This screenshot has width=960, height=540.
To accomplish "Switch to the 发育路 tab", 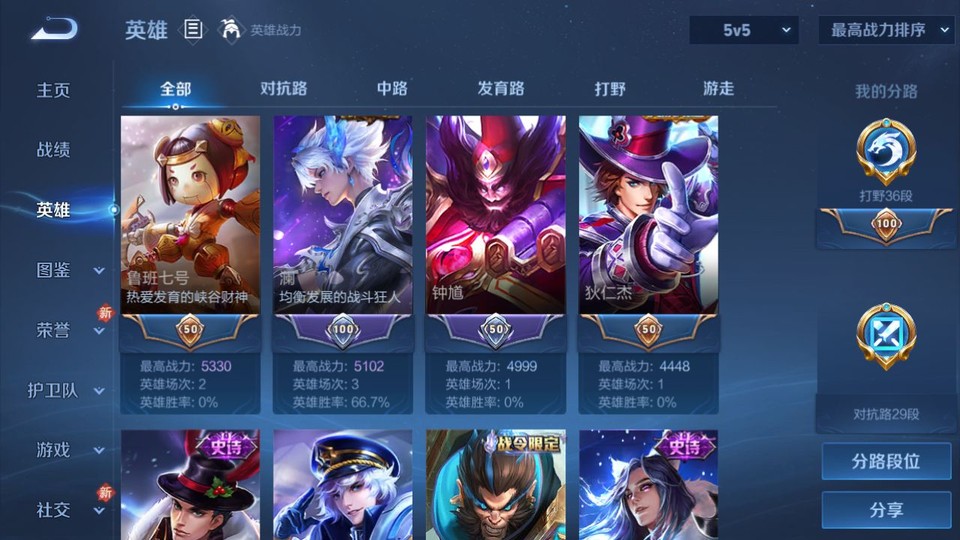I will [500, 88].
